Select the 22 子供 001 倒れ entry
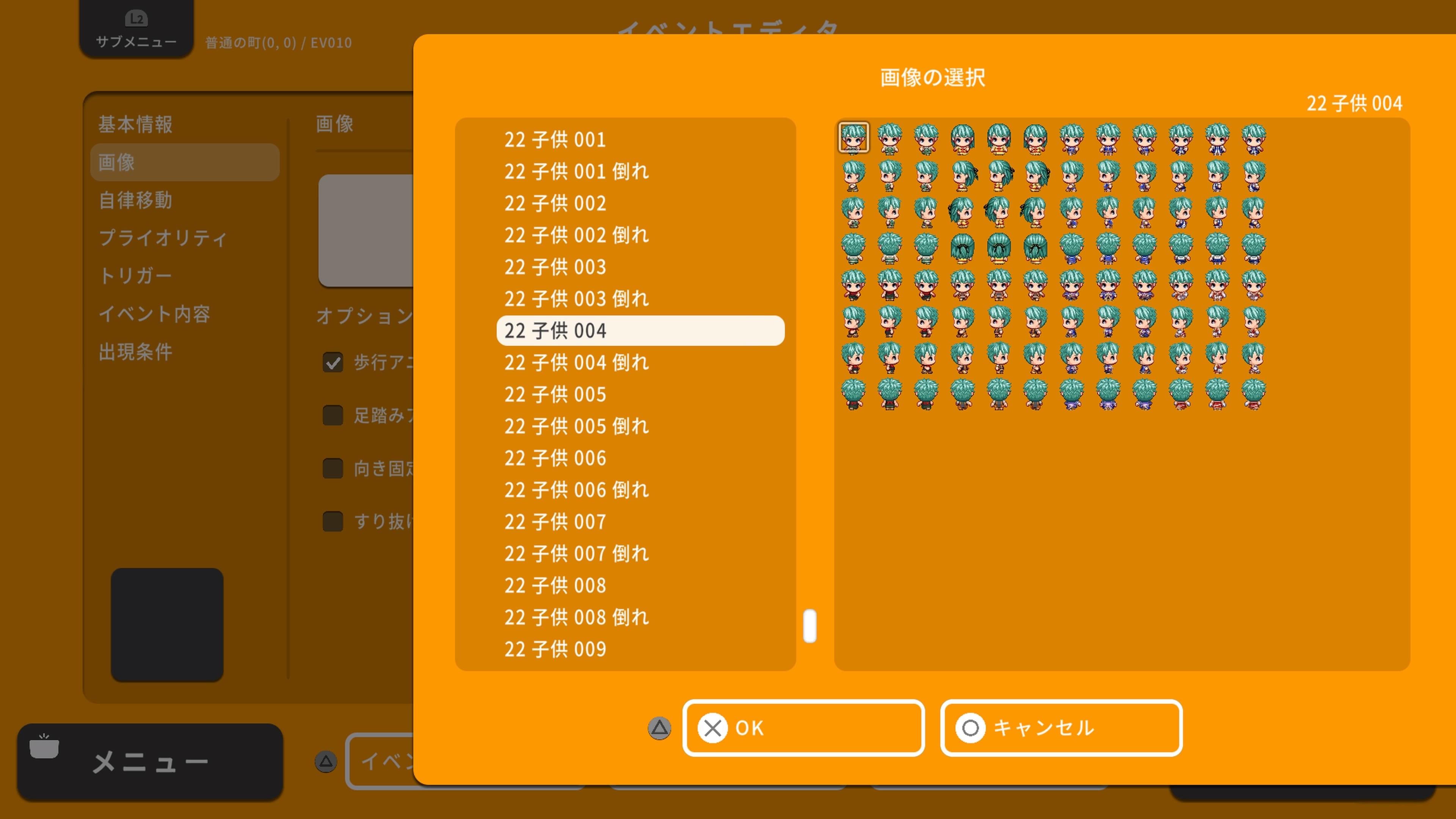The height and width of the screenshot is (819, 1456). click(x=576, y=171)
